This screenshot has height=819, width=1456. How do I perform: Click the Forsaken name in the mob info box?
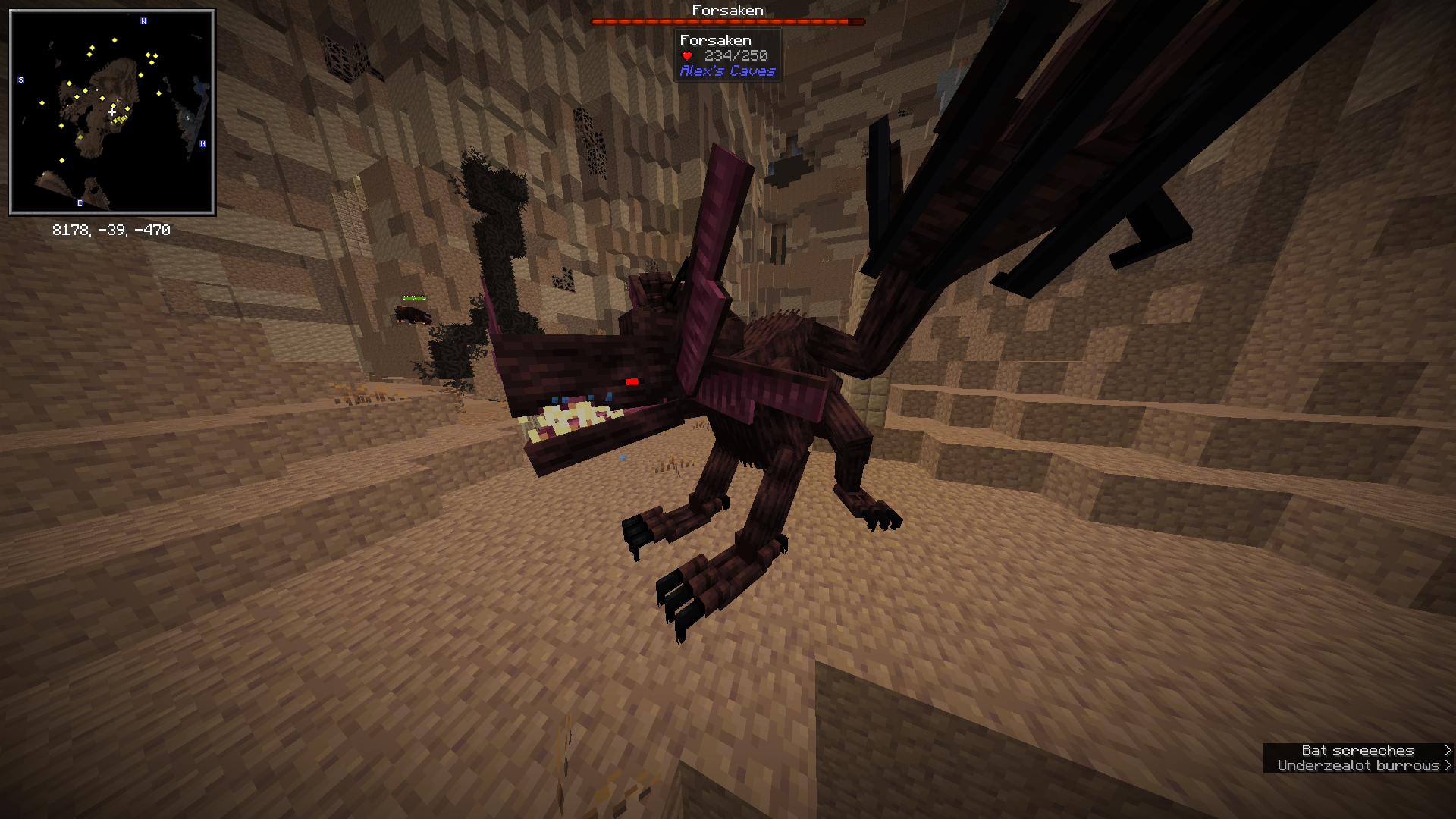tap(715, 39)
